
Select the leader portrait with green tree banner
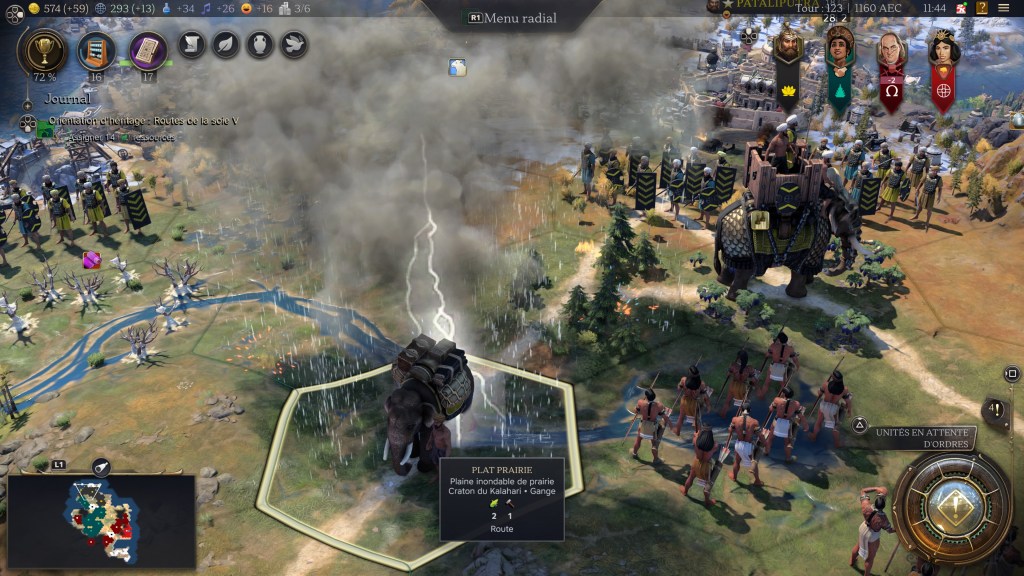coord(840,47)
